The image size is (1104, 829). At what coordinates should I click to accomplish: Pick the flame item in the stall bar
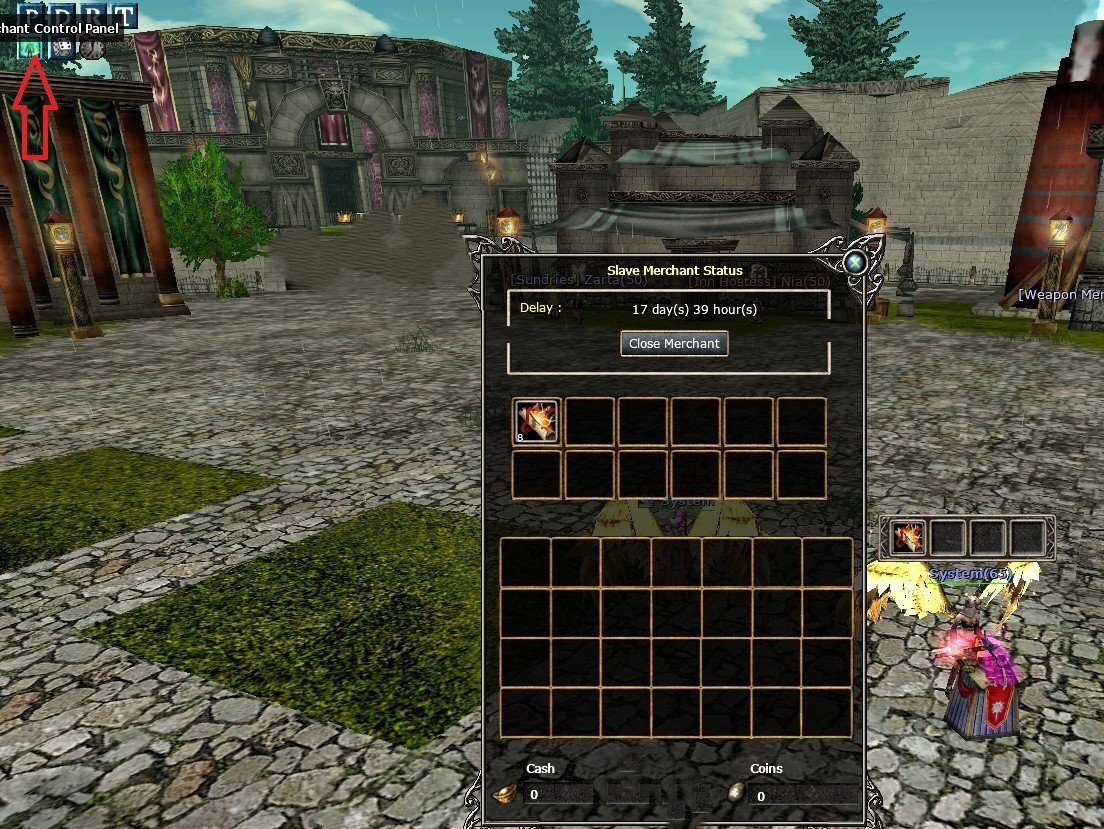tap(908, 539)
